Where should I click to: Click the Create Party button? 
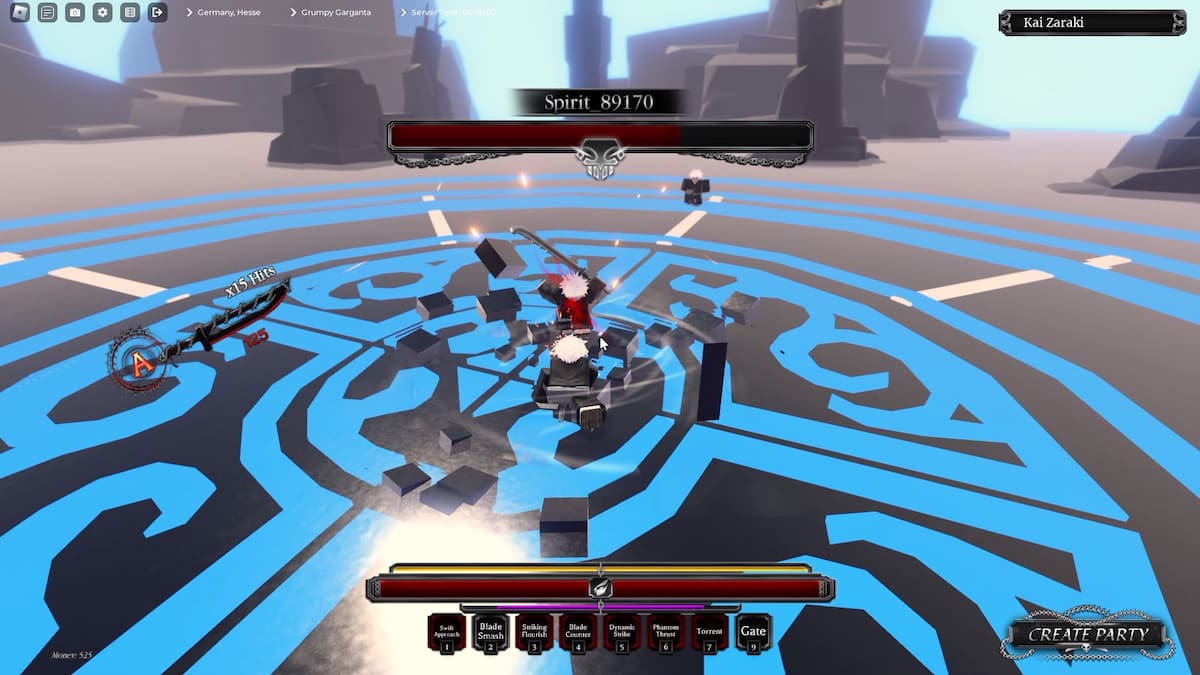click(x=1088, y=634)
